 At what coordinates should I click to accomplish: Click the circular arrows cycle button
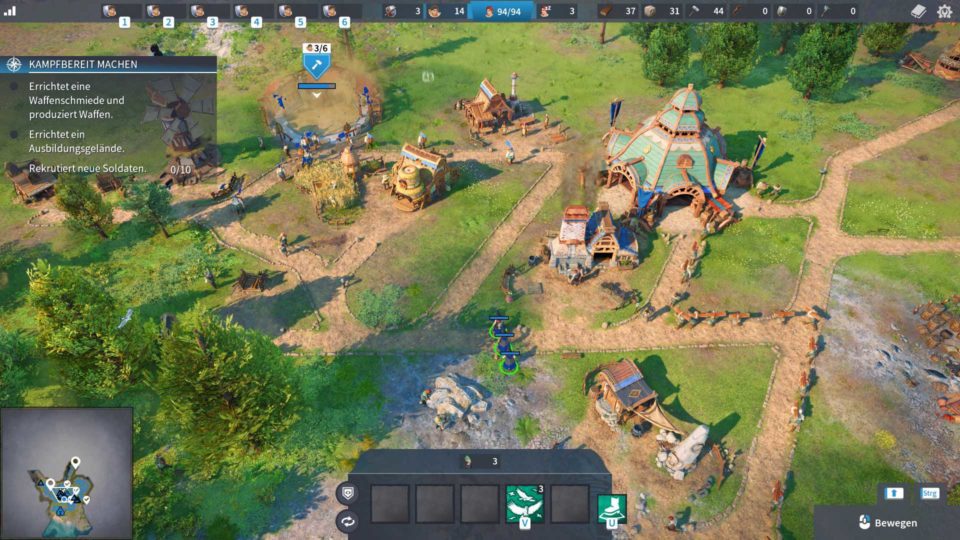[347, 520]
